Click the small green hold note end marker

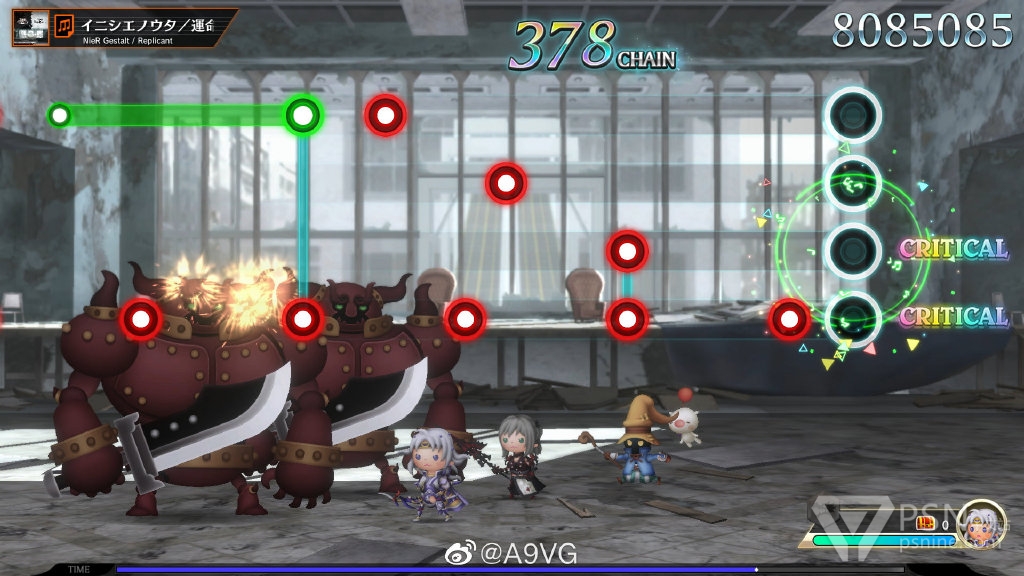coord(60,115)
